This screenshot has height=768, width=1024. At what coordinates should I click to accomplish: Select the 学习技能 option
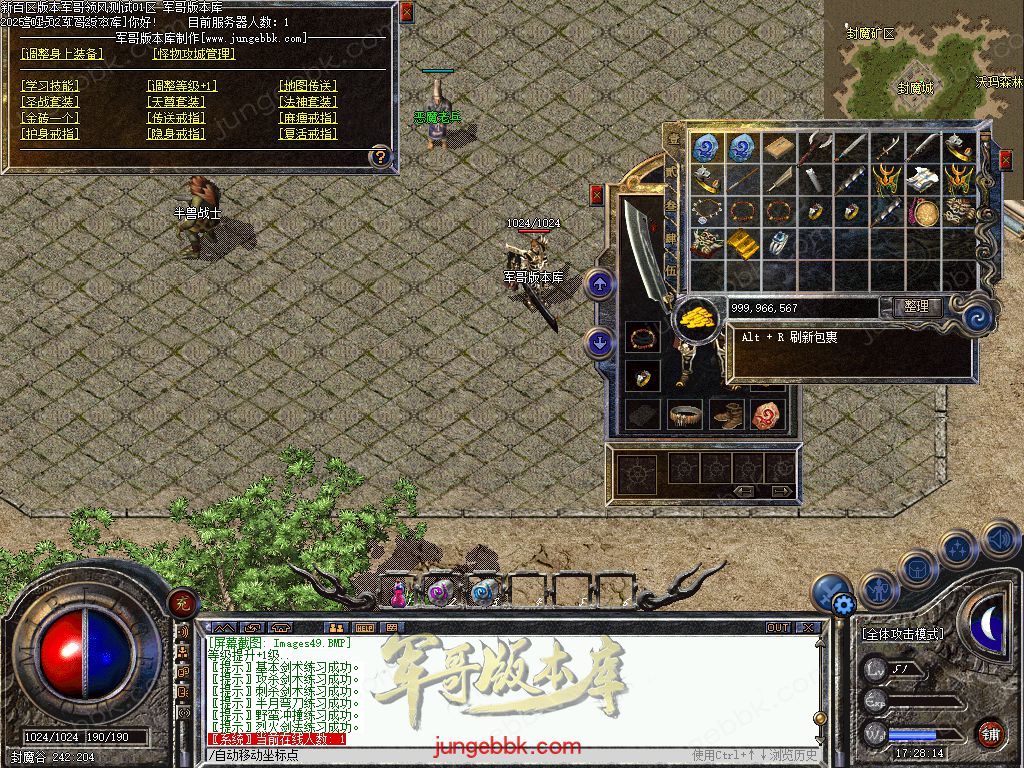50,86
